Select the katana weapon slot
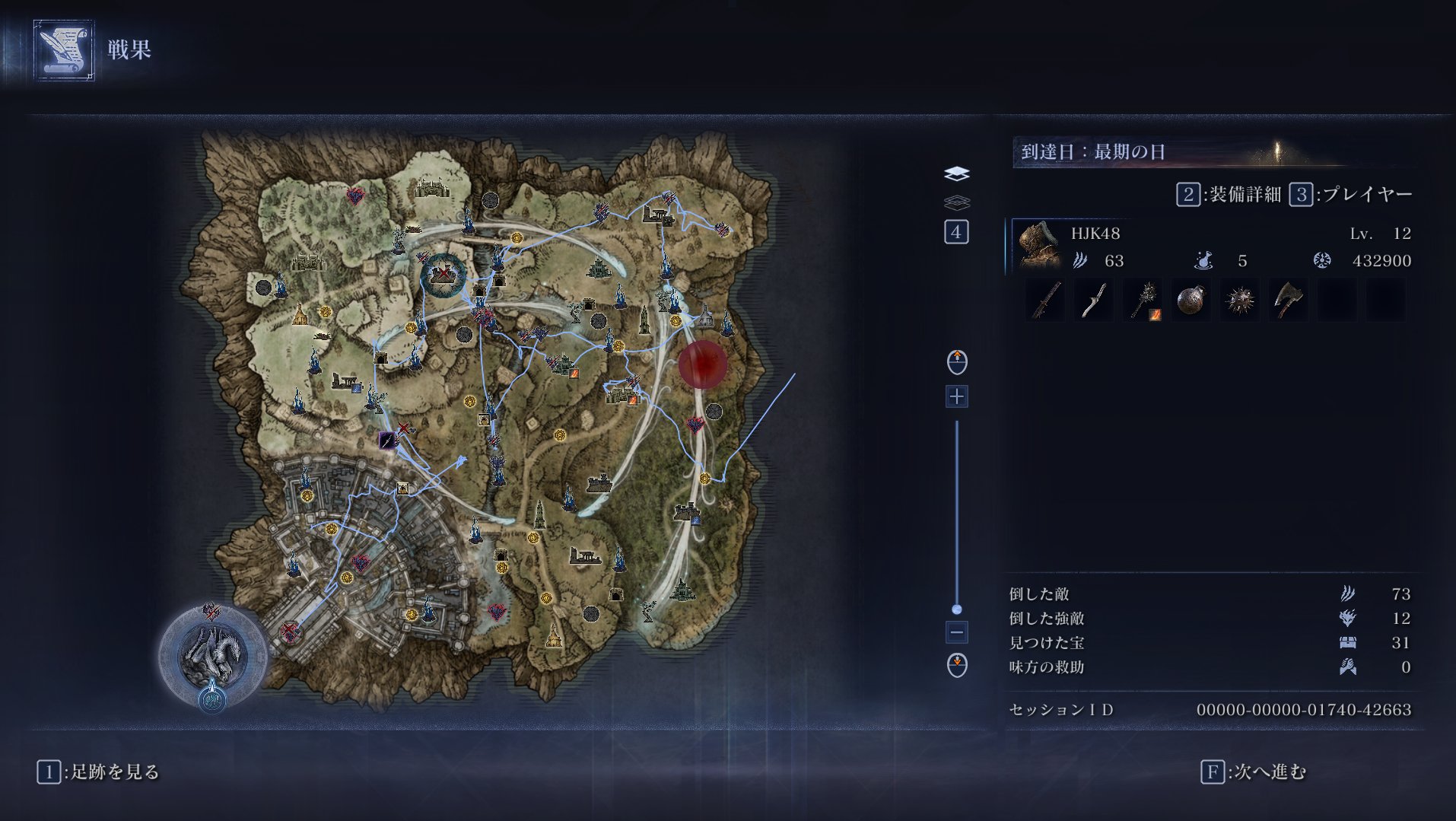Image resolution: width=1456 pixels, height=821 pixels. [1045, 301]
